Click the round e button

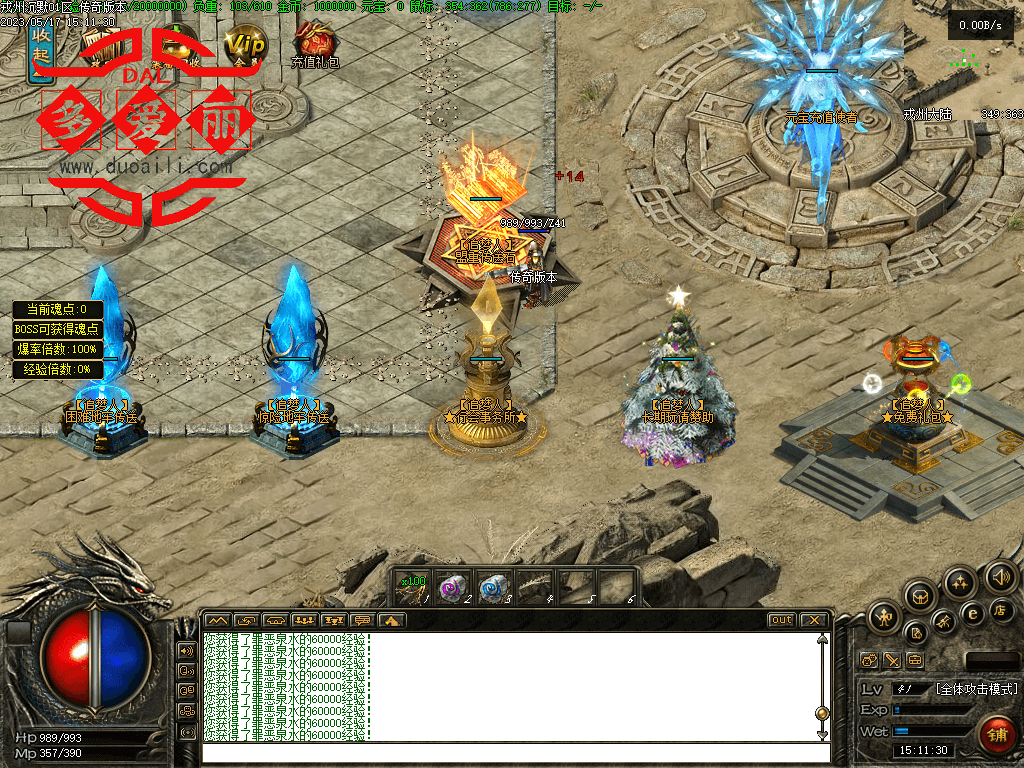click(971, 614)
